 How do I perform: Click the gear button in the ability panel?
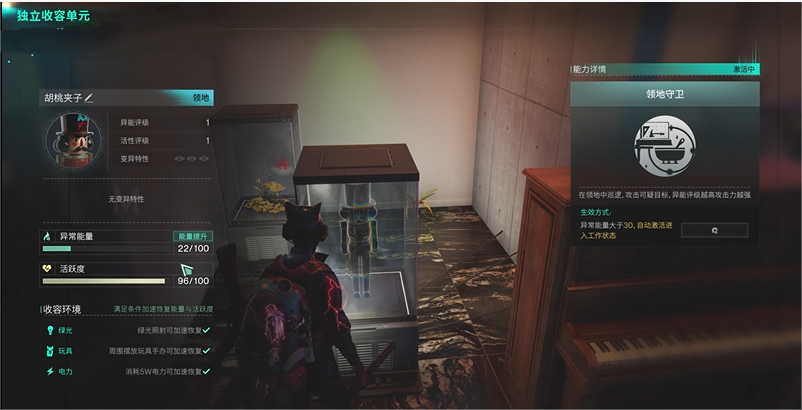tap(714, 230)
